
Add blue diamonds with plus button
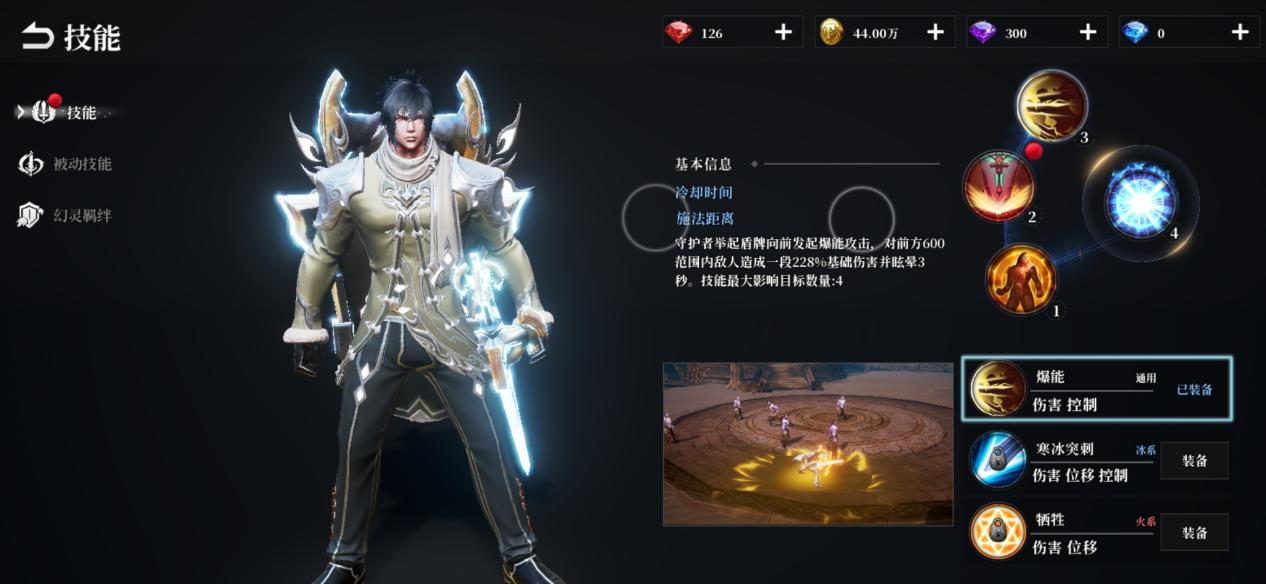point(1240,33)
